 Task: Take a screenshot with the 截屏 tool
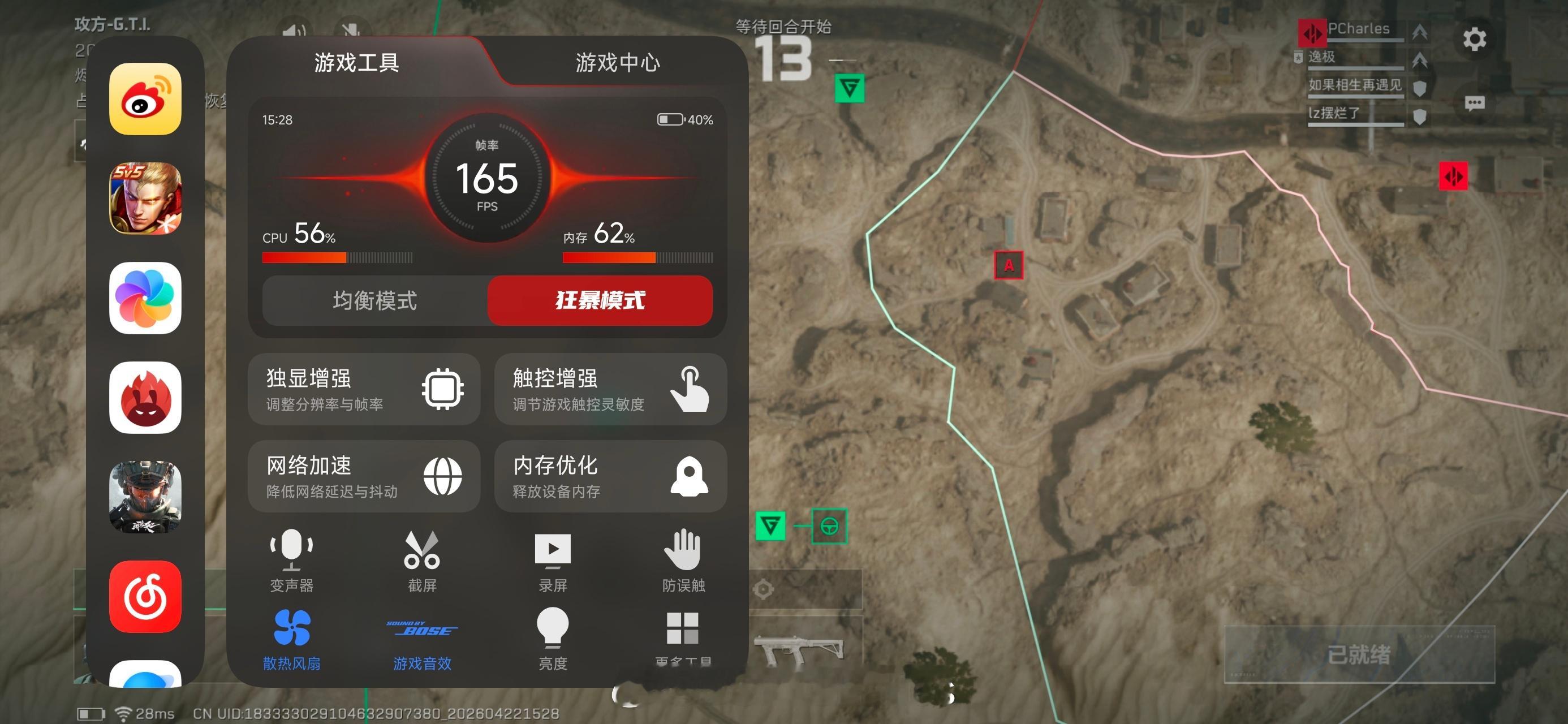pos(423,563)
